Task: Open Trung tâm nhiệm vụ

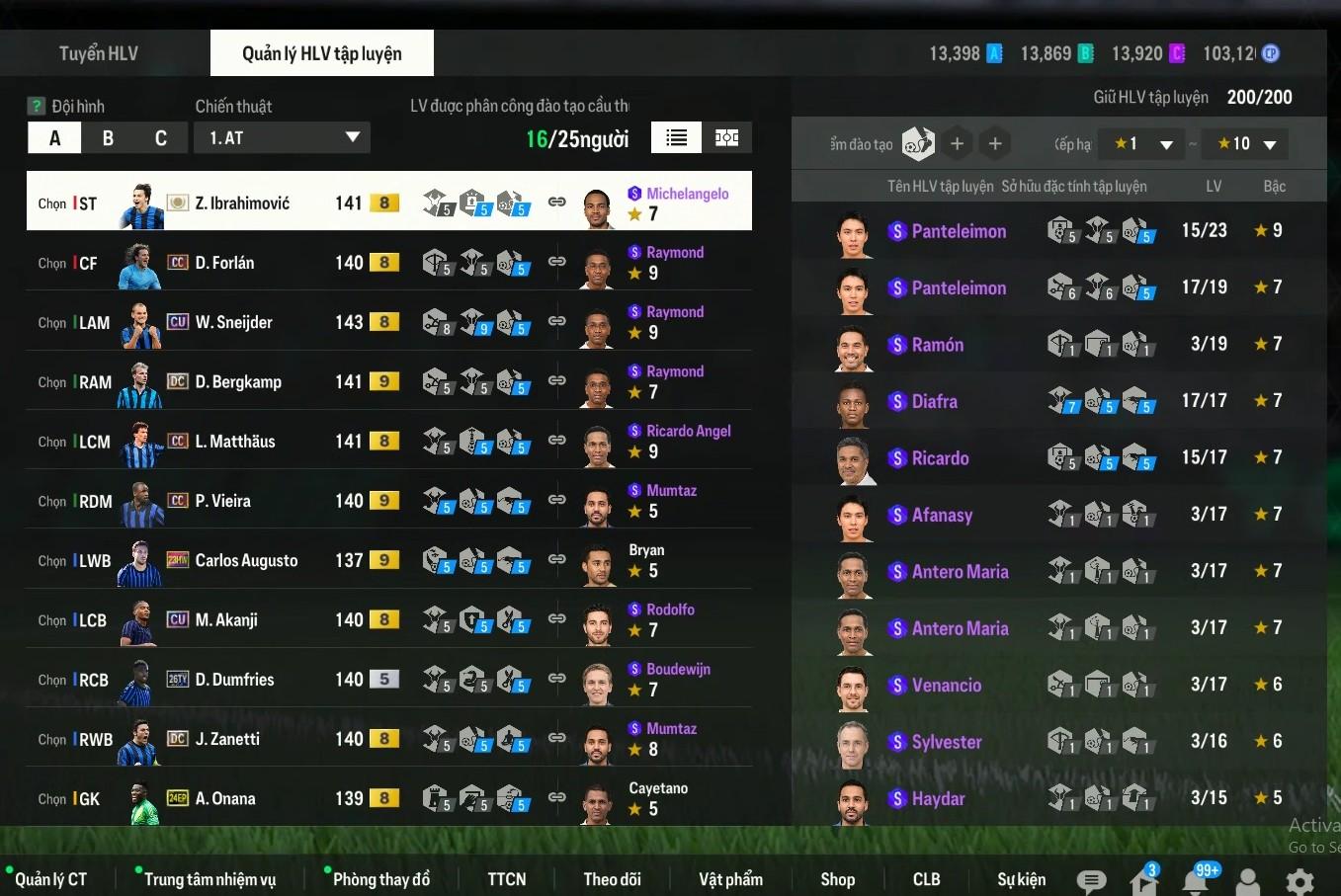Action: 210,879
